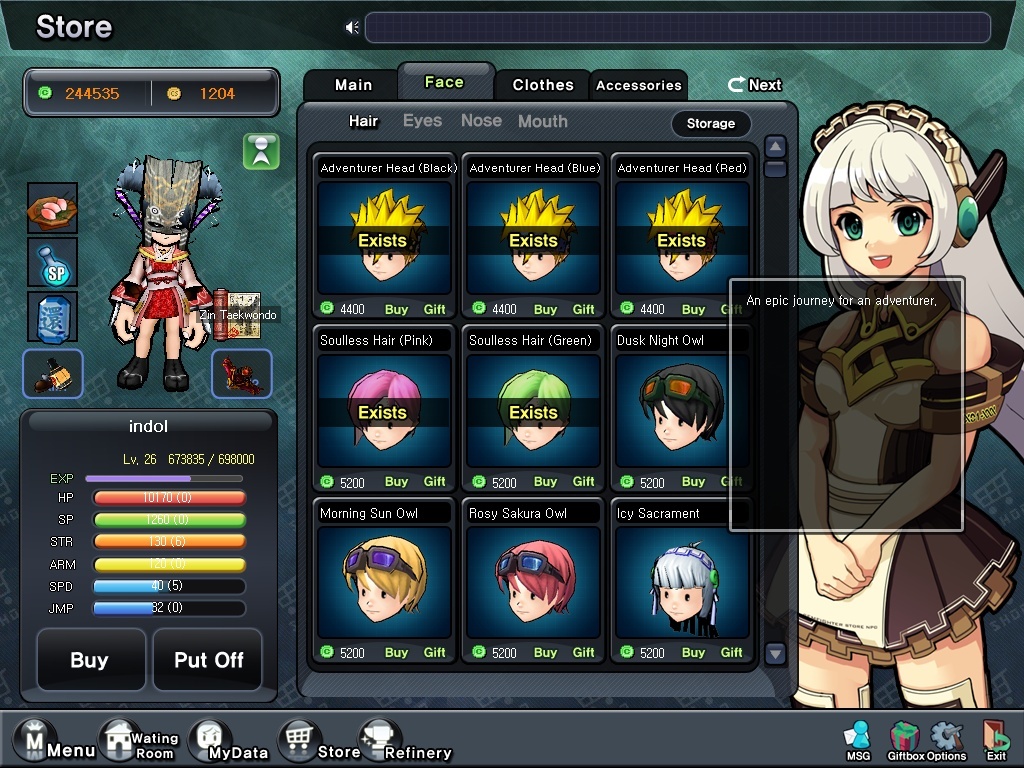The width and height of the screenshot is (1024, 768).
Task: Select the Accessories tab
Action: point(638,85)
